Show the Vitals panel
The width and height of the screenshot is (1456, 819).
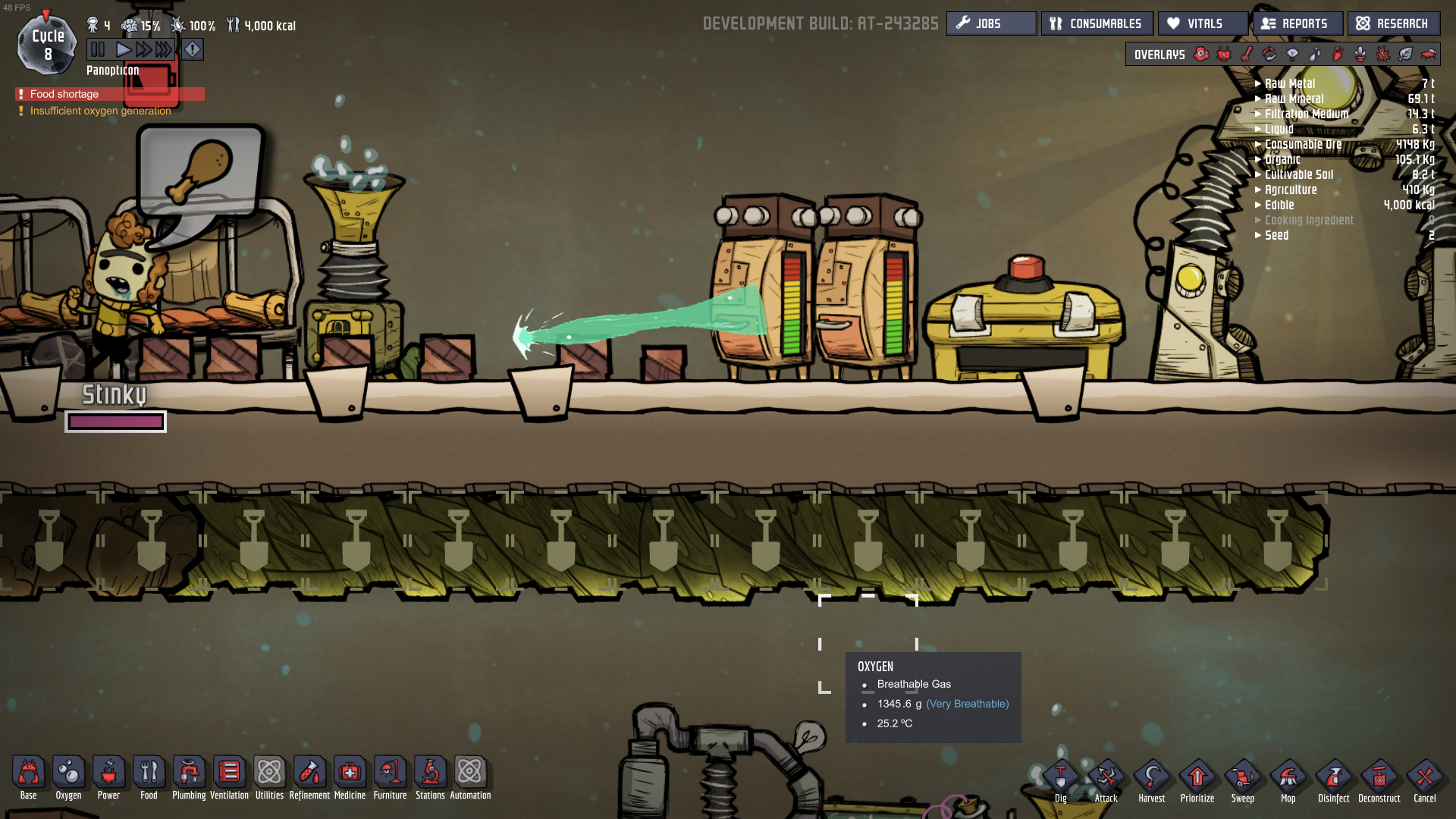coord(1202,24)
